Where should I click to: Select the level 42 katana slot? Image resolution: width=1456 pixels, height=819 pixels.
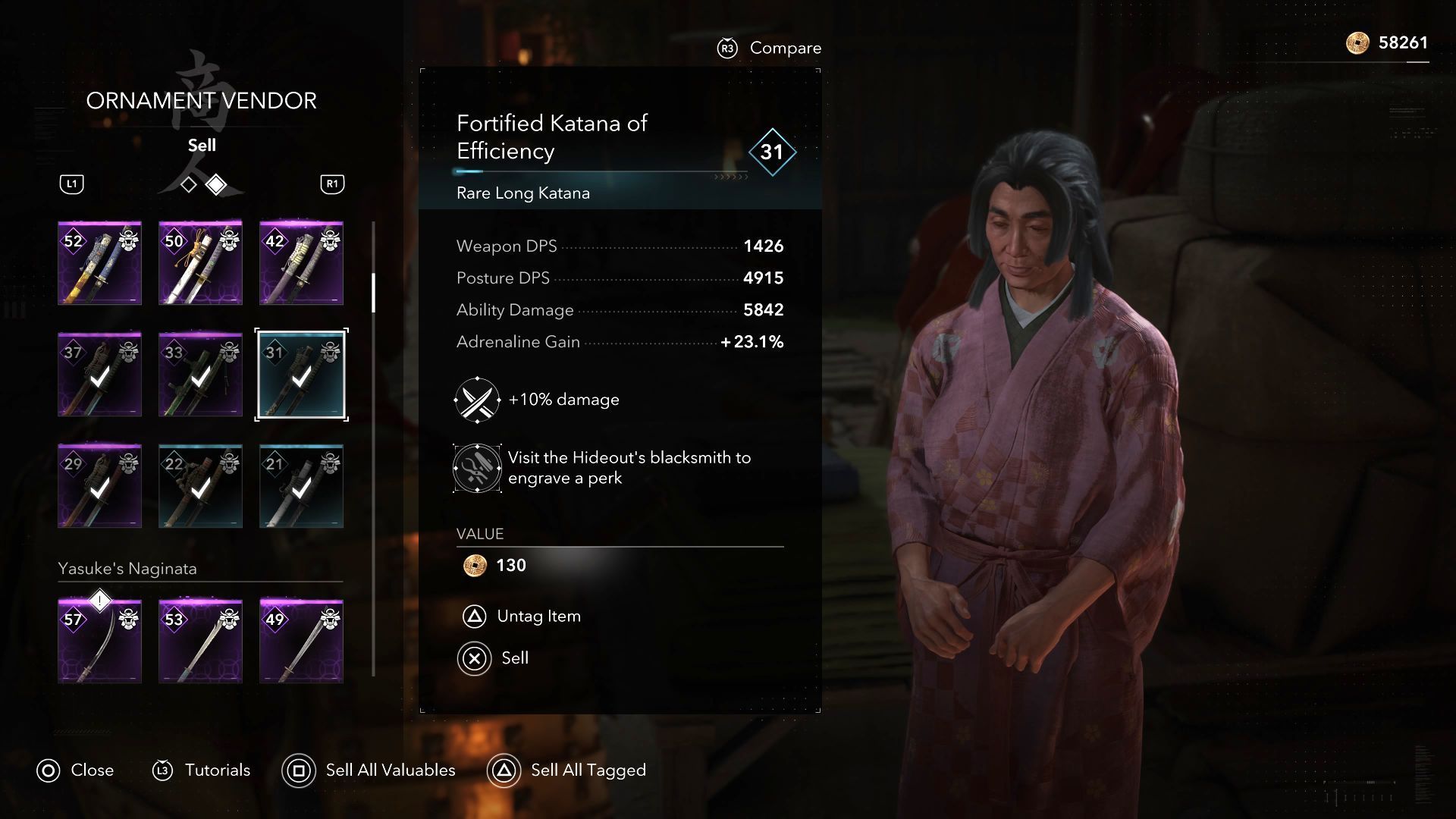pos(301,263)
